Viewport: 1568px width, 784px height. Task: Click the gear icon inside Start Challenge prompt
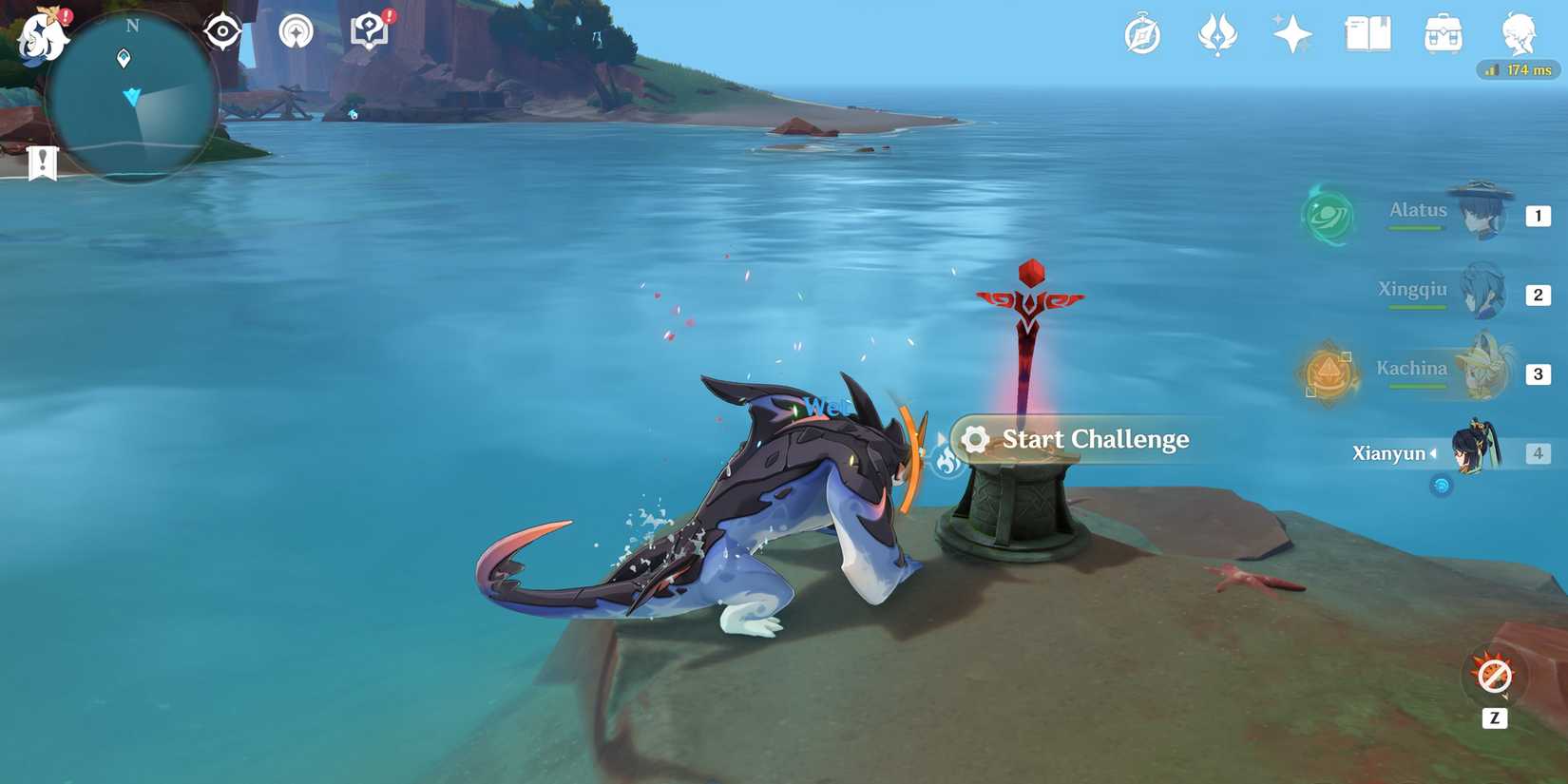click(x=975, y=439)
